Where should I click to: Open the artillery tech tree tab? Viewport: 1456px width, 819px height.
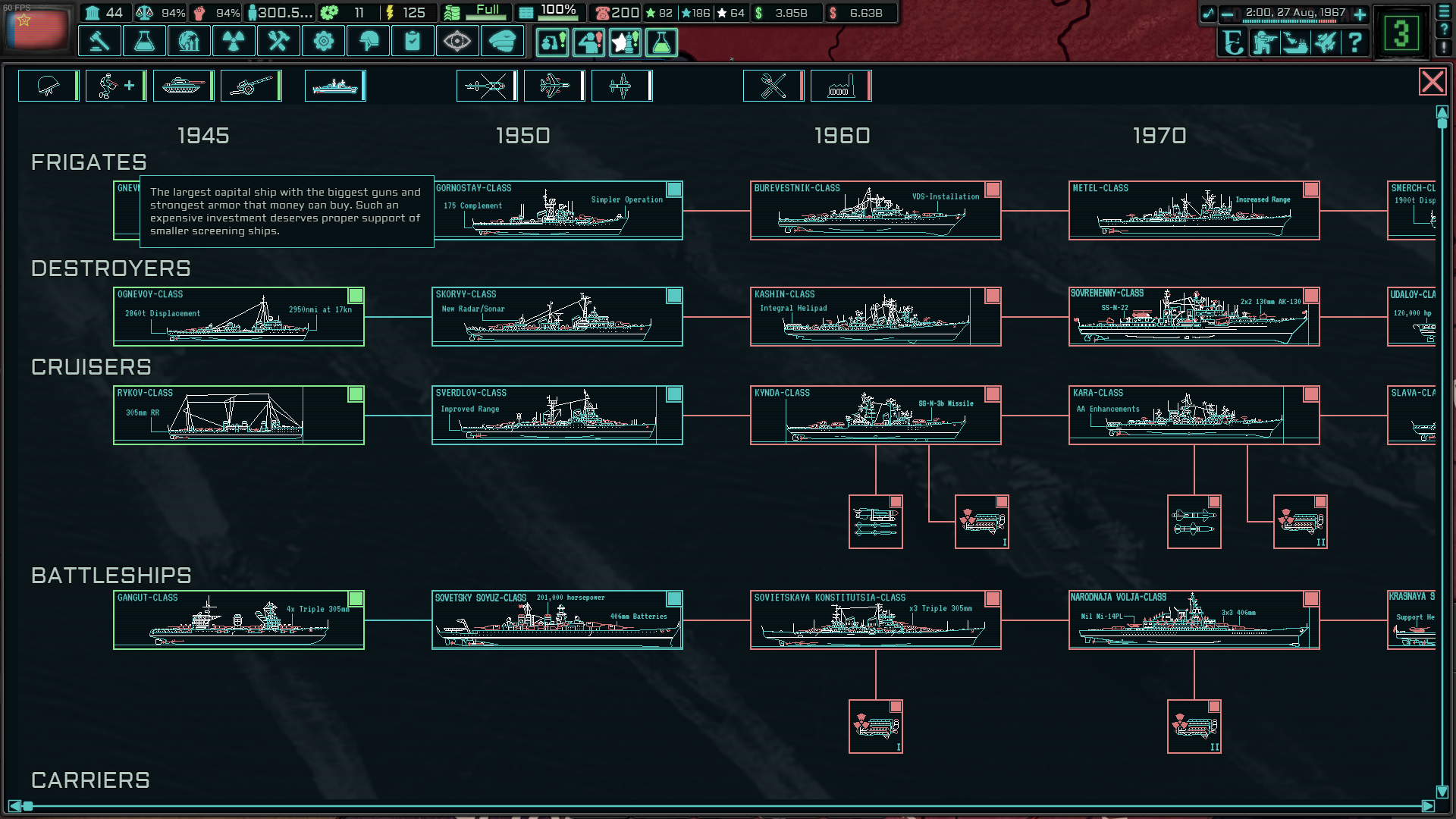tap(251, 85)
